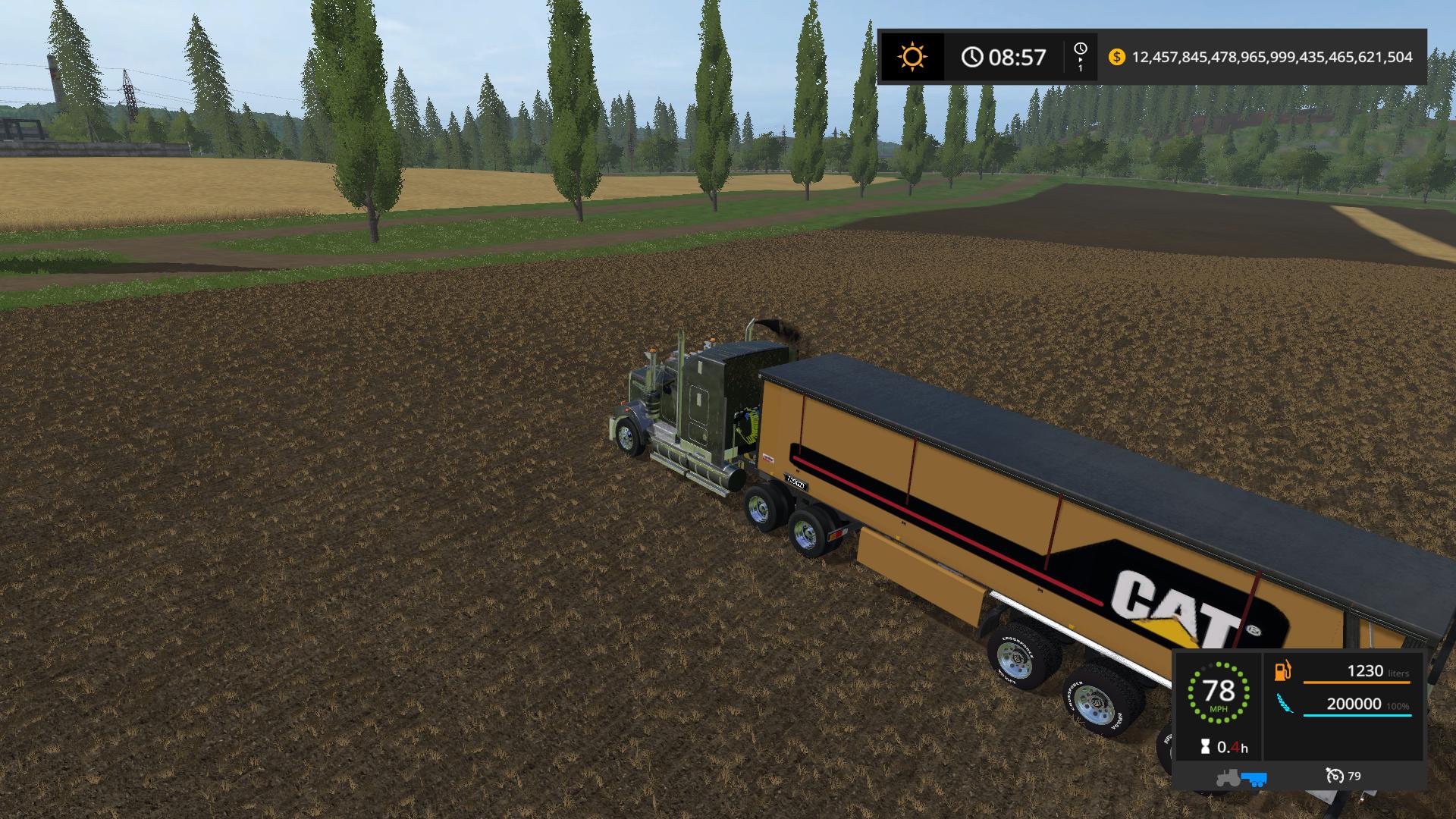Click the wheat fill level icon
The width and height of the screenshot is (1456, 819).
1285,704
